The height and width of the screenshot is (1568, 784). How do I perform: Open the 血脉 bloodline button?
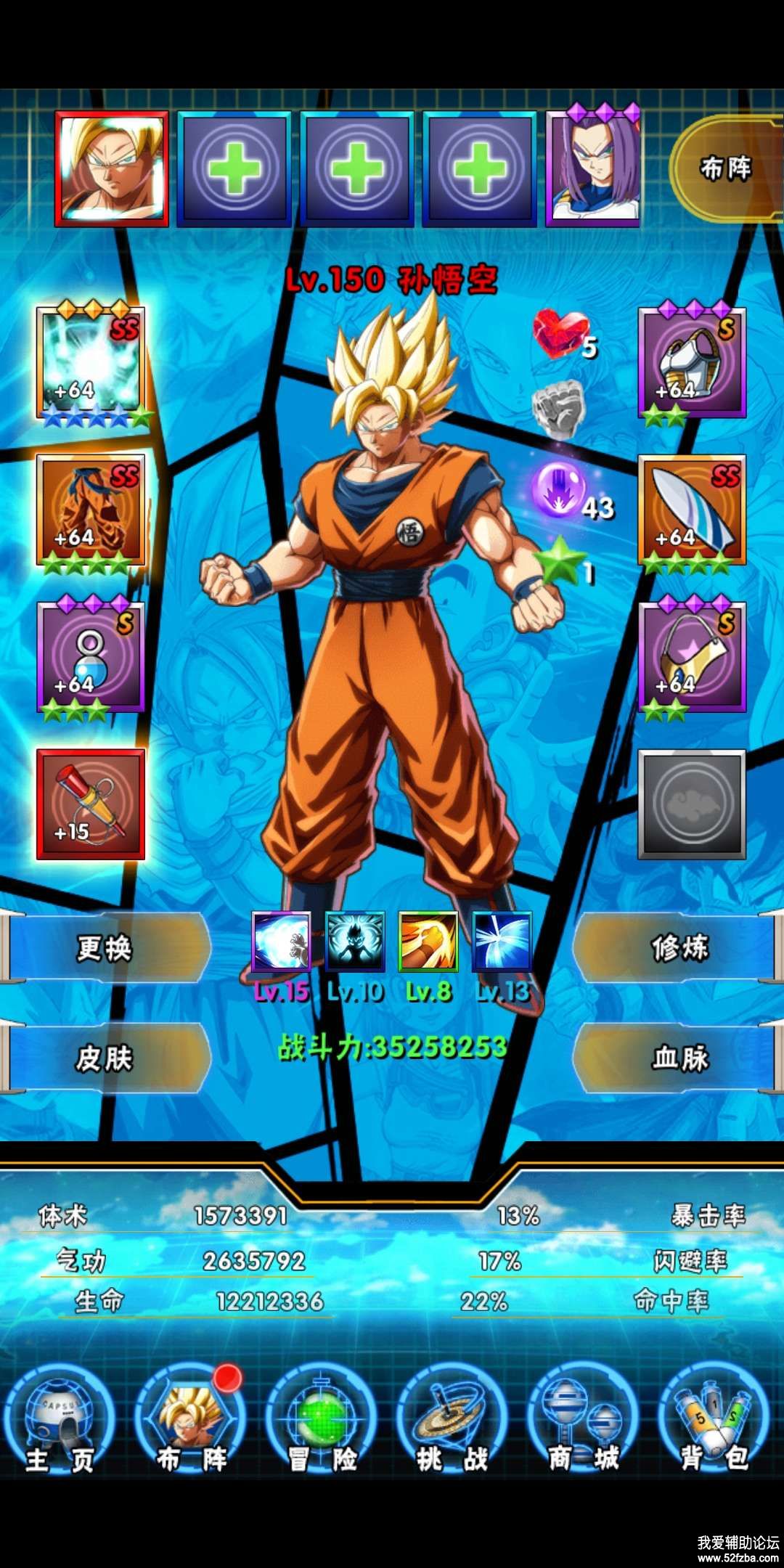679,1058
